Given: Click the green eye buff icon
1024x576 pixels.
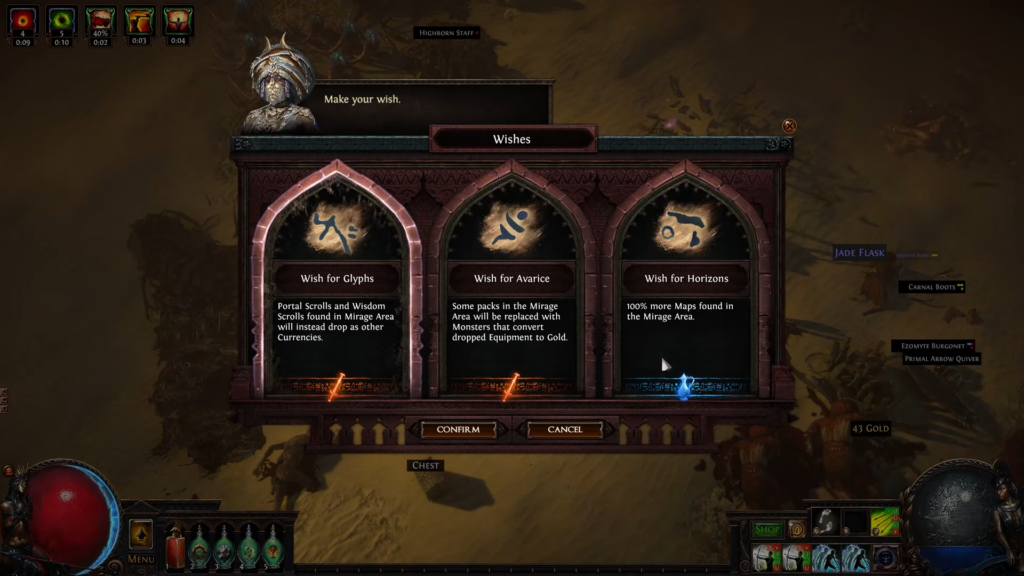Looking at the screenshot, I should click(61, 20).
